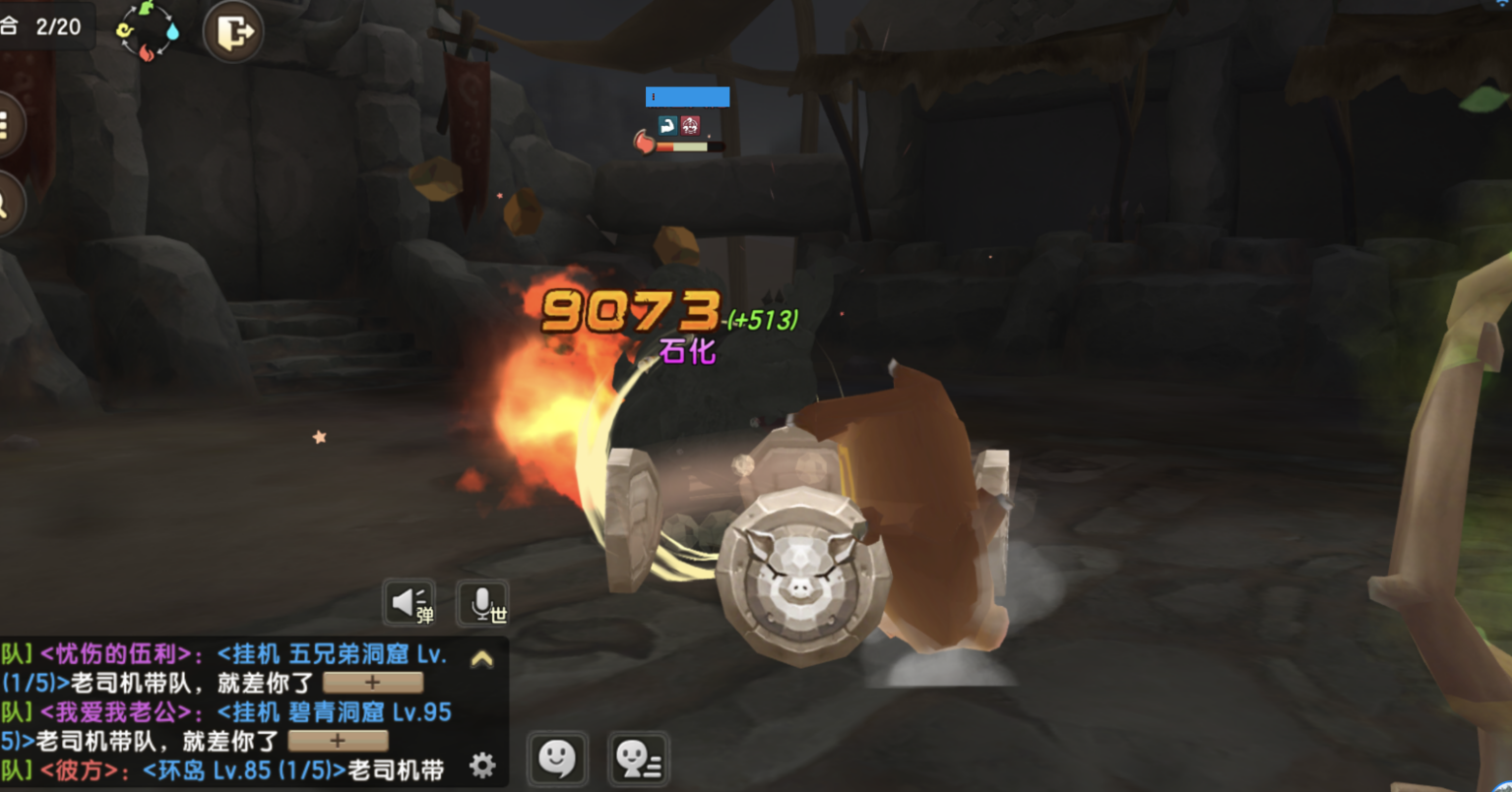The width and height of the screenshot is (1512, 792).
Task: Expand the chat panel with the yellow arrow
Action: [x=481, y=659]
